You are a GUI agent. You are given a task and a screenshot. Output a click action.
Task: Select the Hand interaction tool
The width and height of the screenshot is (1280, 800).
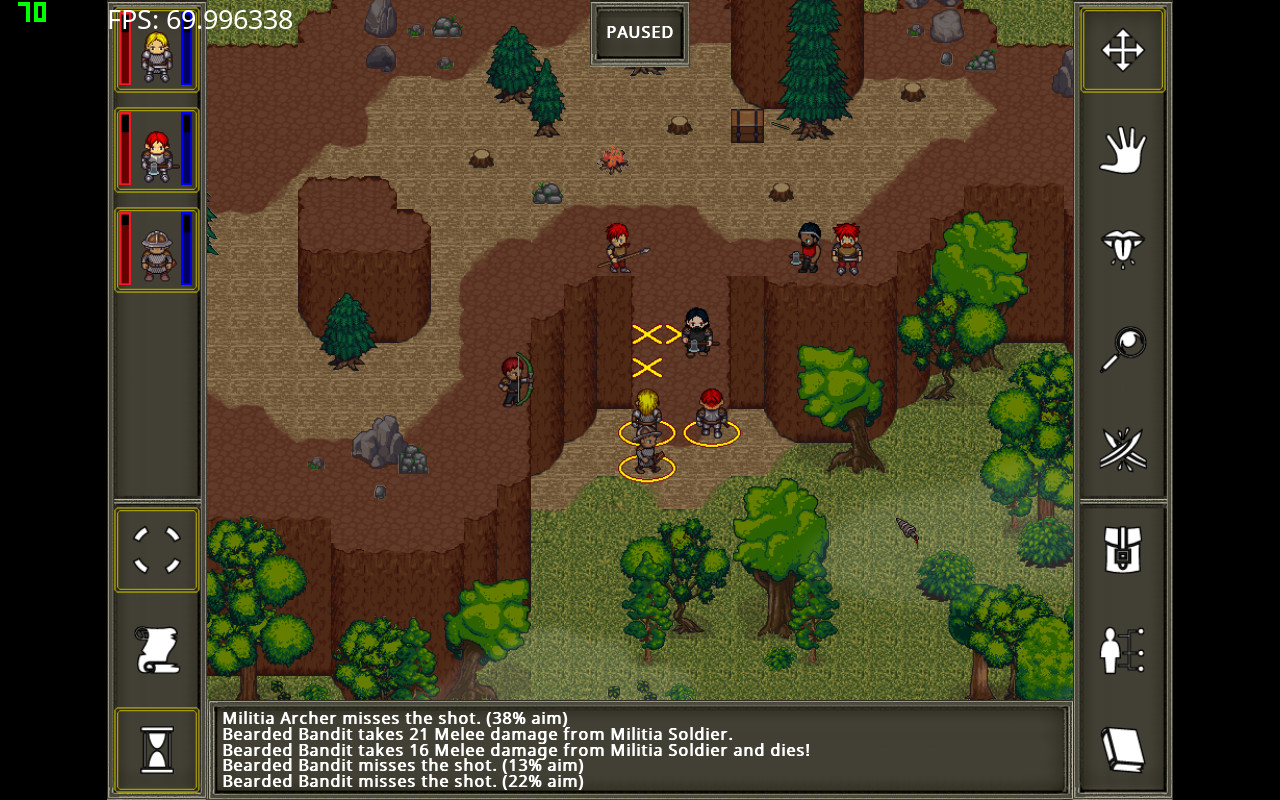(1122, 148)
